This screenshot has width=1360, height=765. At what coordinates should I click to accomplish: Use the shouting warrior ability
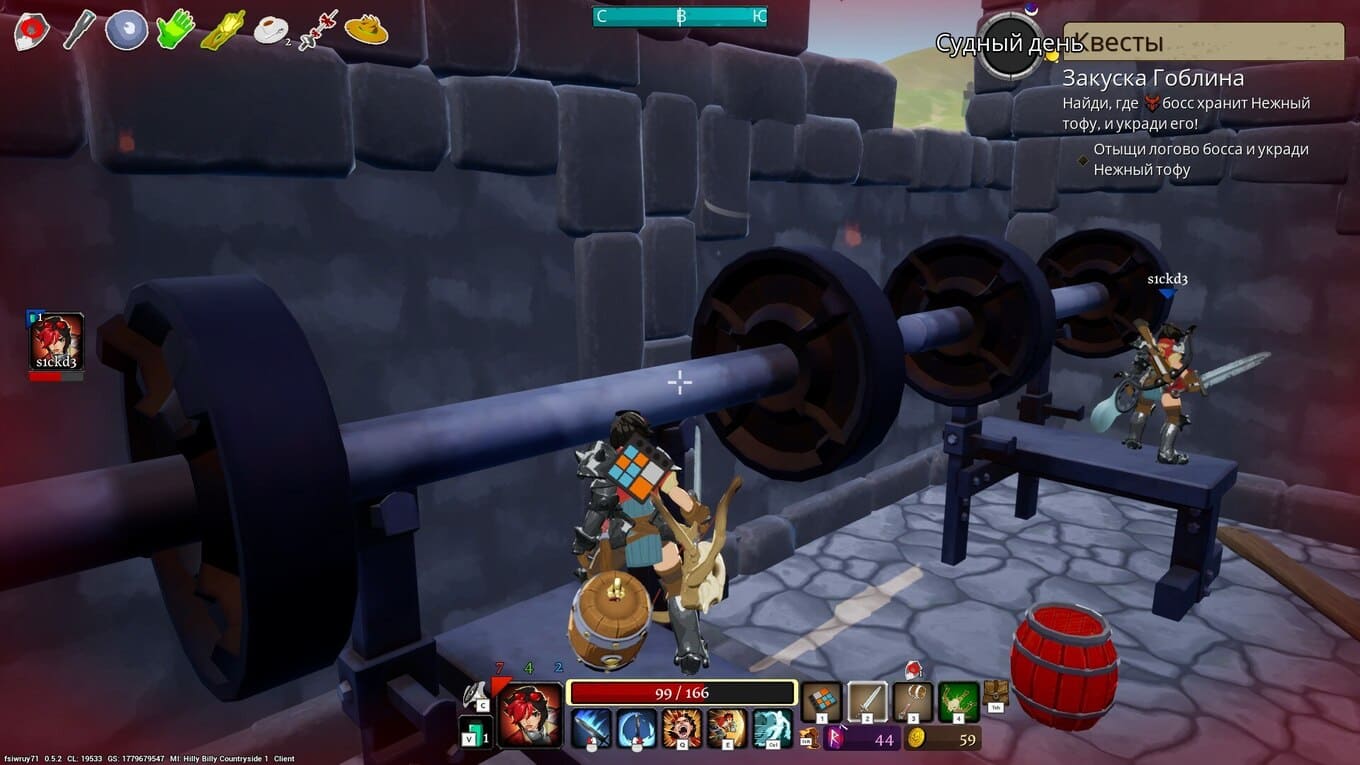pos(682,728)
